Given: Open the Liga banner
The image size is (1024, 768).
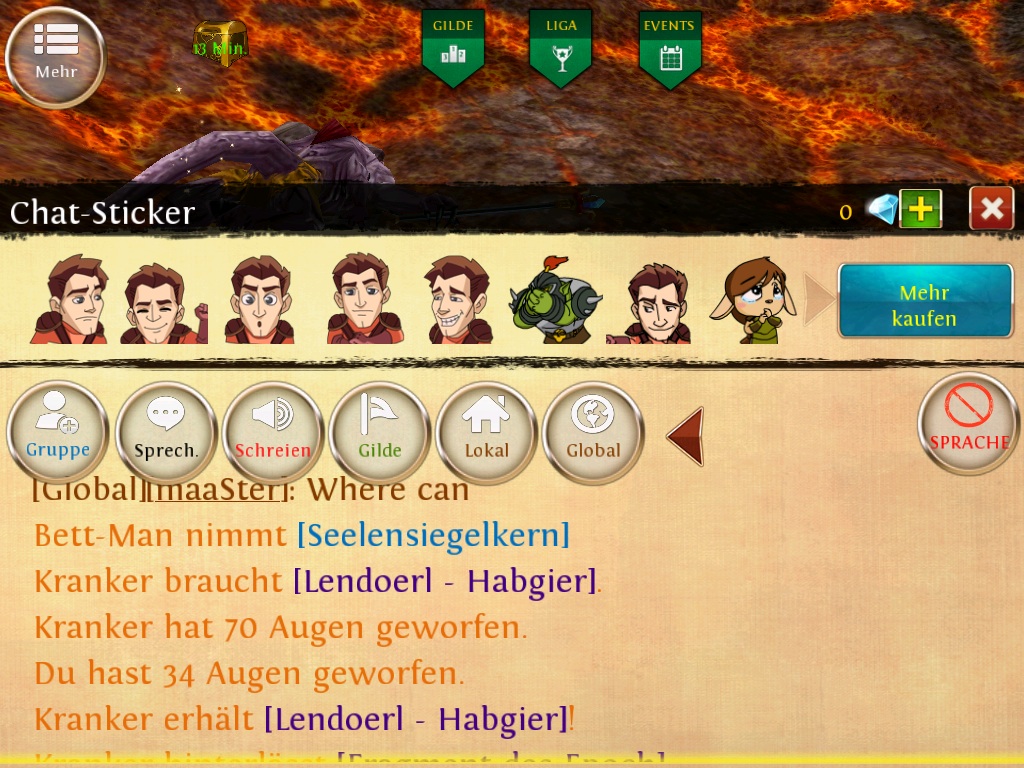Looking at the screenshot, I should 560,47.
